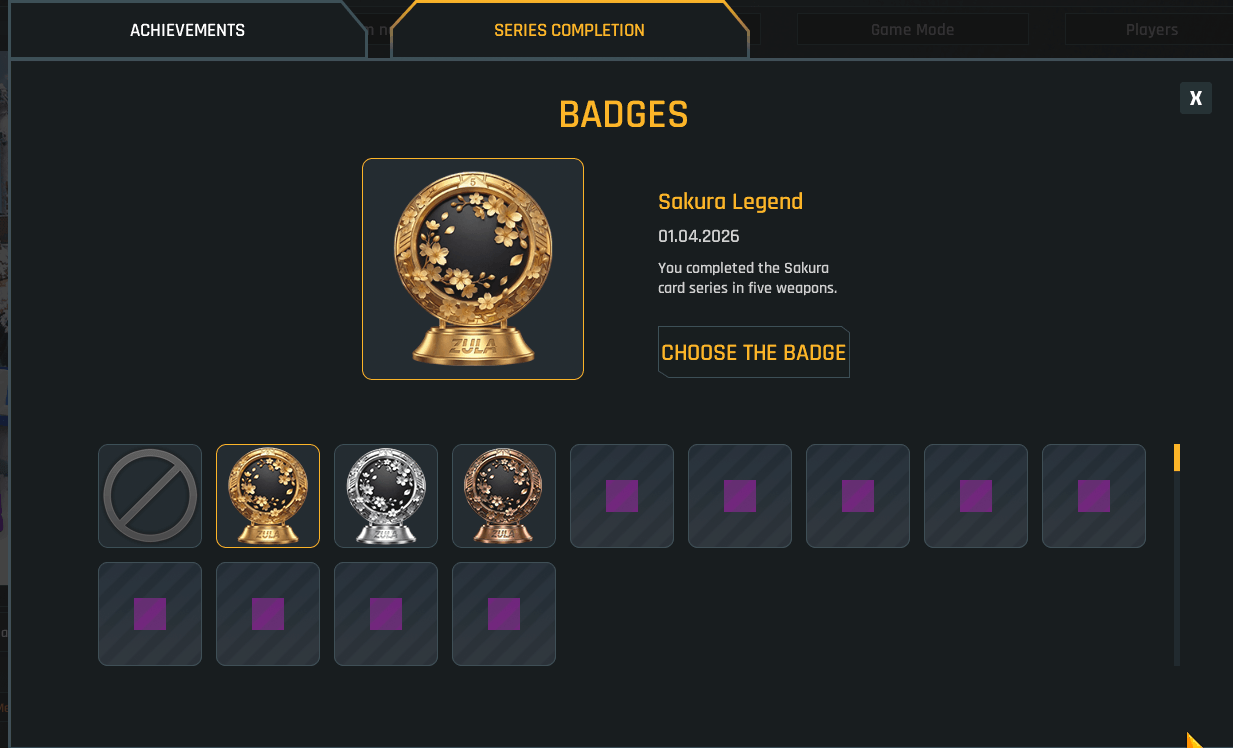This screenshot has height=748, width=1233.
Task: Open the Players filter behind the window
Action: (1150, 30)
